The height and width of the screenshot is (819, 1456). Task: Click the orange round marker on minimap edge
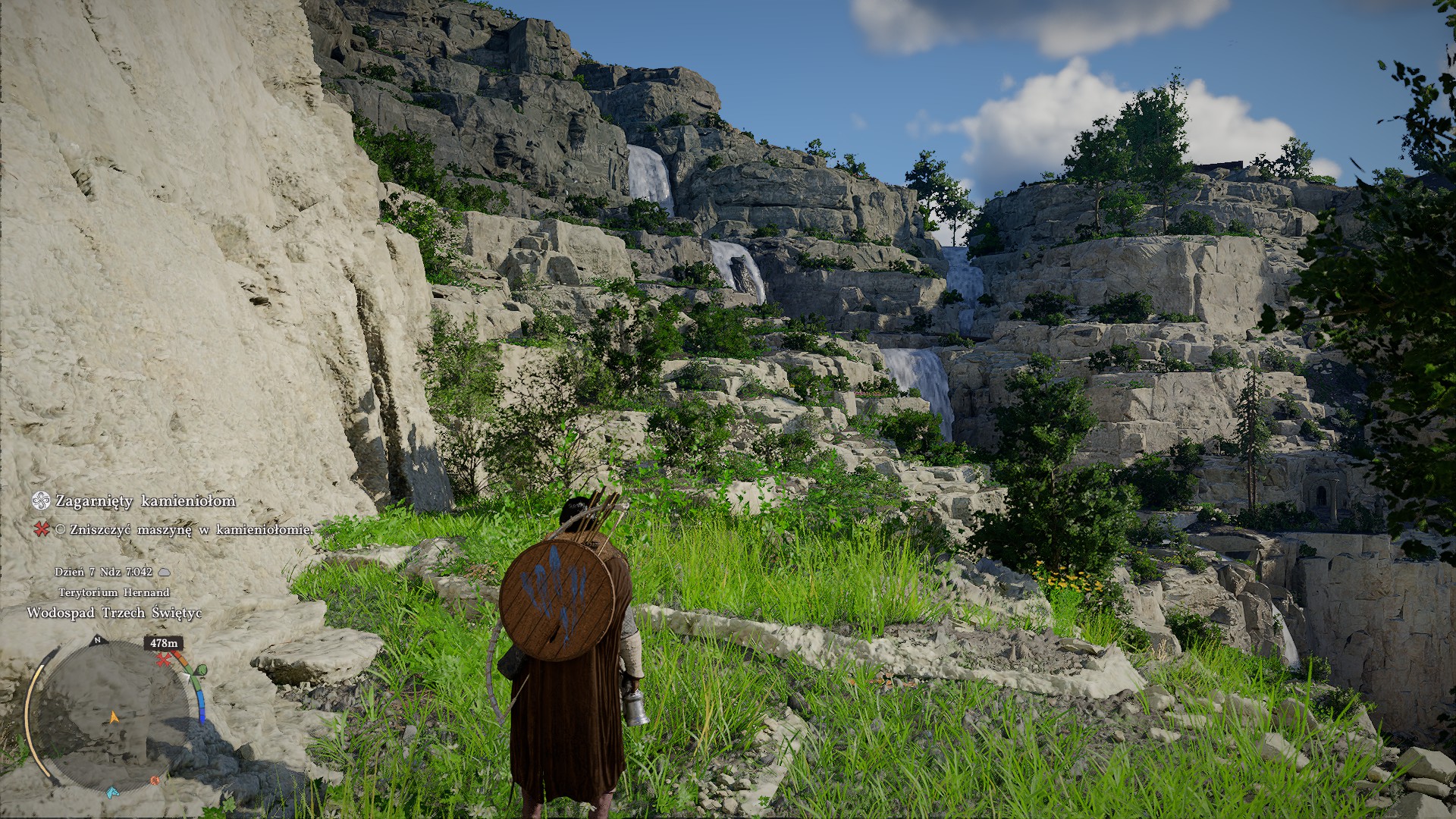155,780
